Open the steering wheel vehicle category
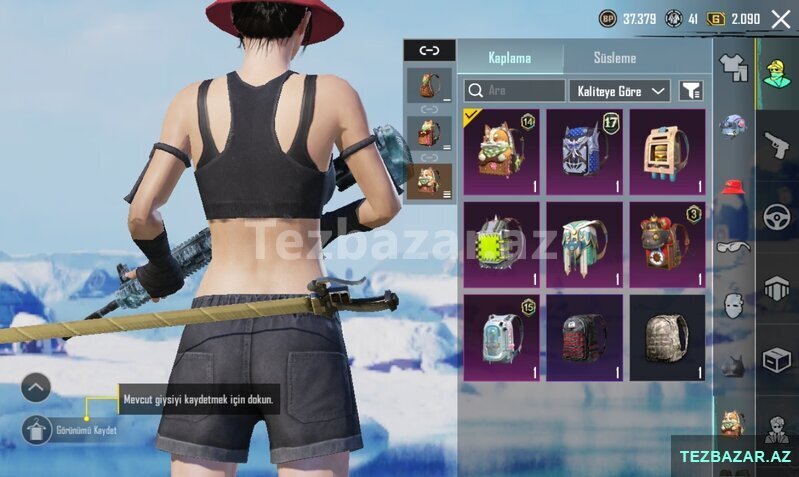Screen dimensions: 799x477 click(x=776, y=216)
